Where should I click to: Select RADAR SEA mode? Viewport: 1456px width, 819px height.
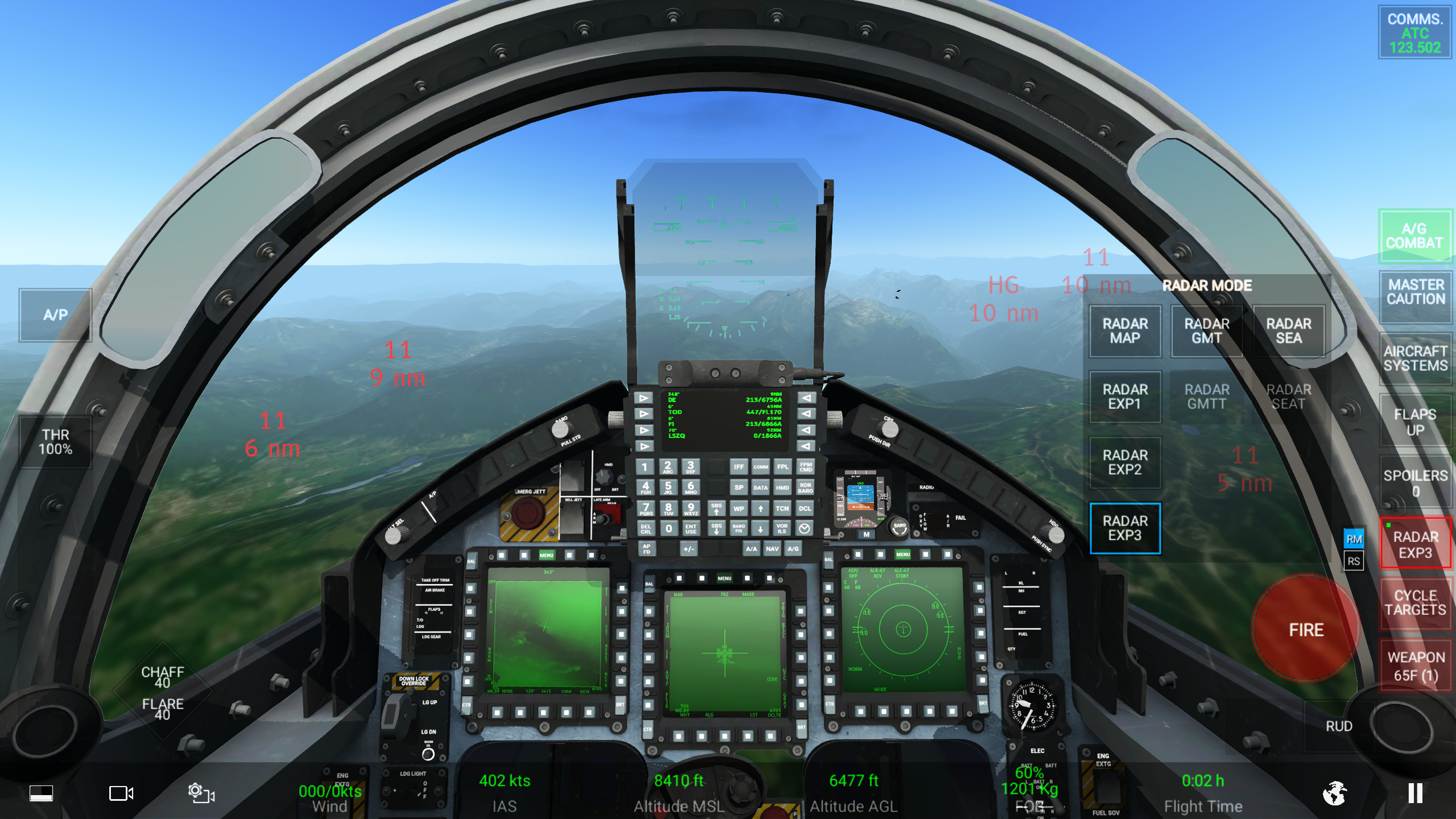pos(1289,331)
